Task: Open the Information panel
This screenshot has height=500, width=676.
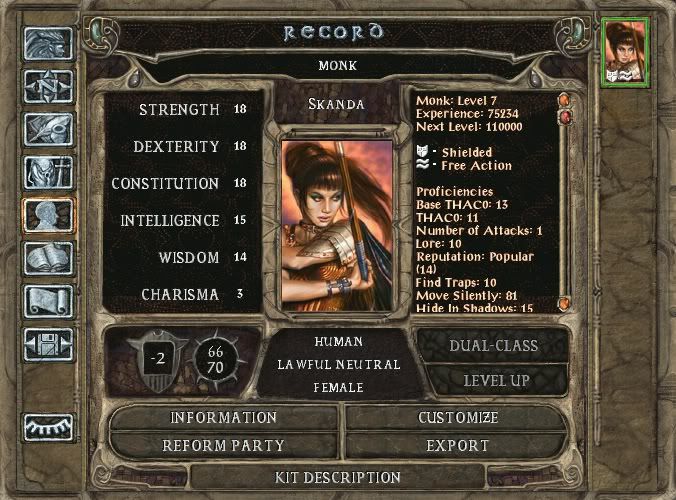Action: [x=223, y=418]
